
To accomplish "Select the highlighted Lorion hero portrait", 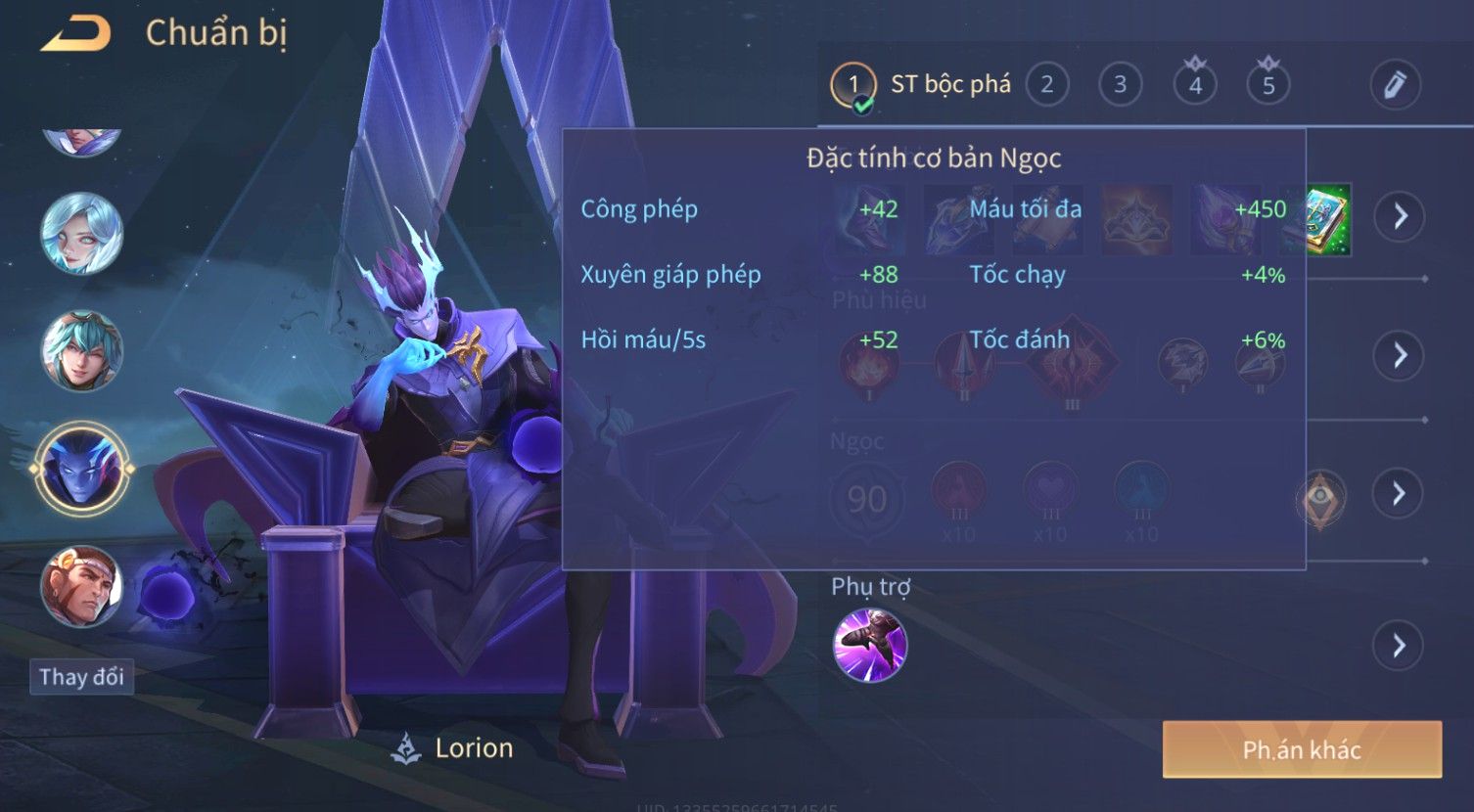I will tap(81, 469).
